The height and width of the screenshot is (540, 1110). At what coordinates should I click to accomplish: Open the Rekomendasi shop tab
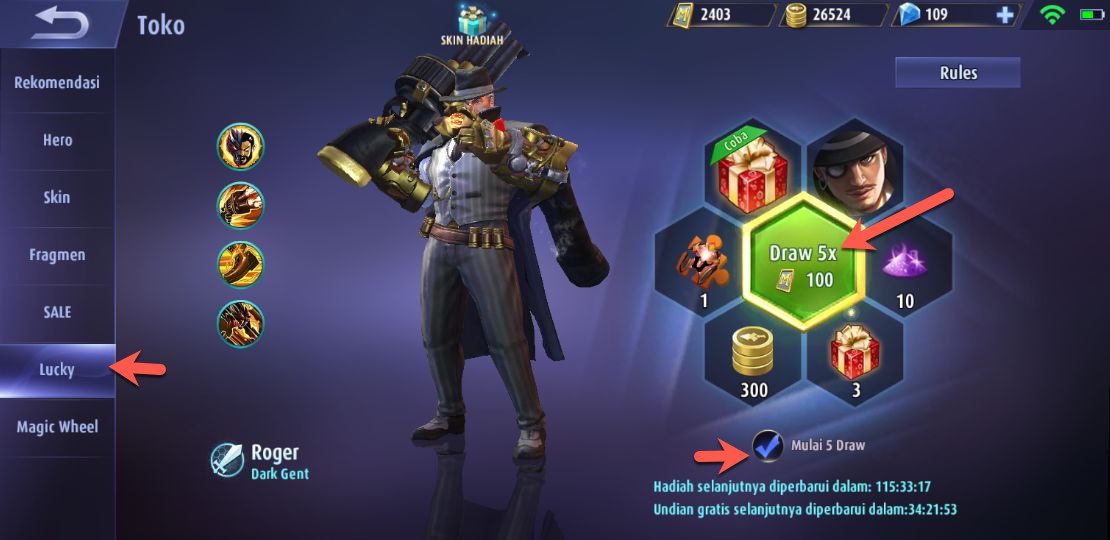[57, 83]
